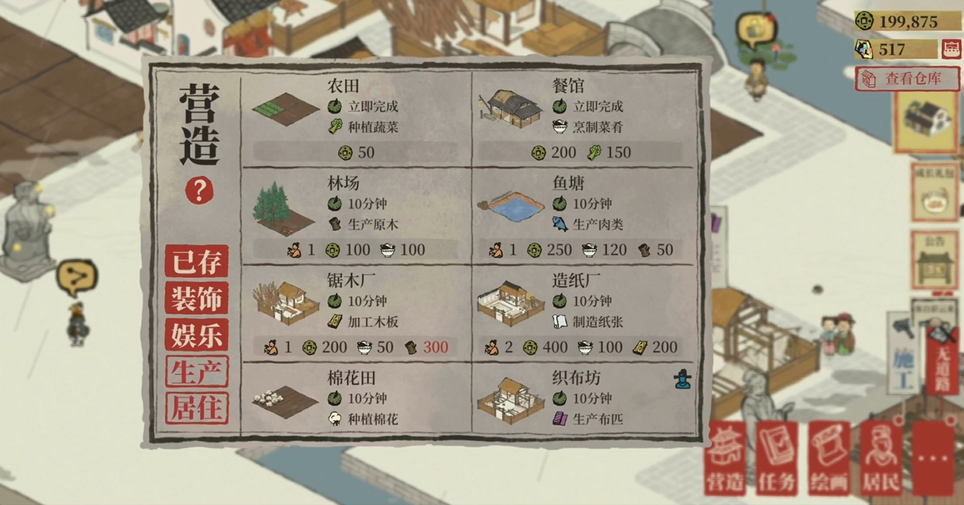Screen dimensions: 964x505
Task: Choose the 餐馆 restaurant to build
Action: 588,119
